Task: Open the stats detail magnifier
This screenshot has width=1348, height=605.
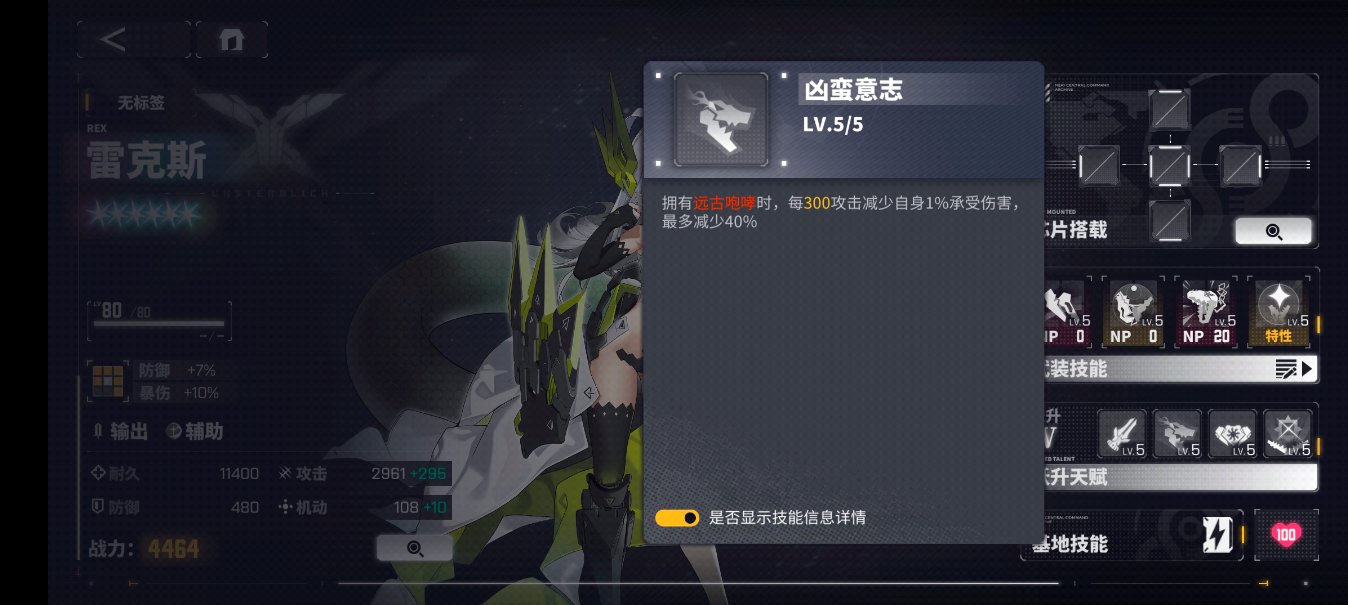Action: (414, 548)
